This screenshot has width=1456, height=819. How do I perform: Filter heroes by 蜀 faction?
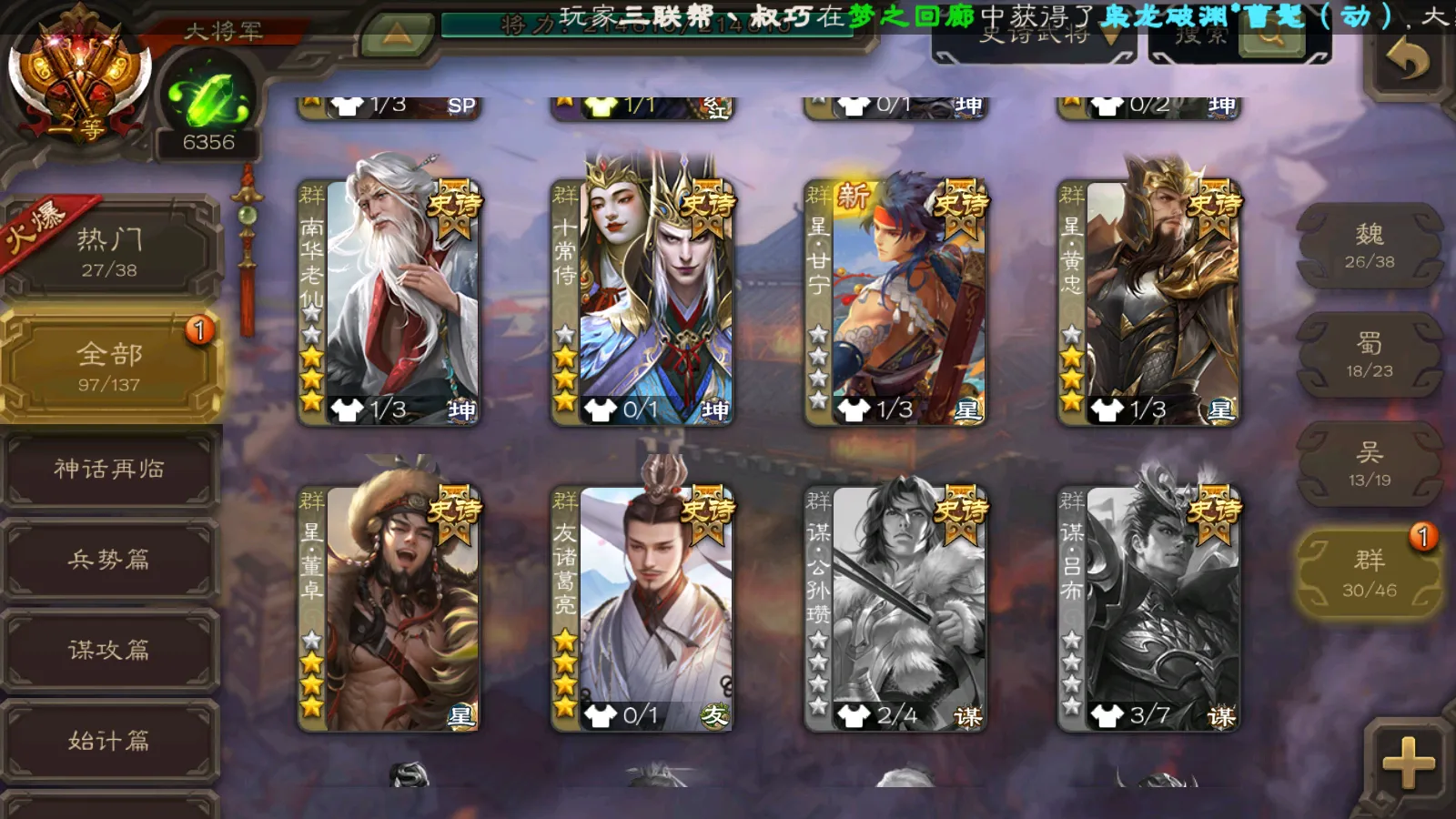click(x=1369, y=355)
